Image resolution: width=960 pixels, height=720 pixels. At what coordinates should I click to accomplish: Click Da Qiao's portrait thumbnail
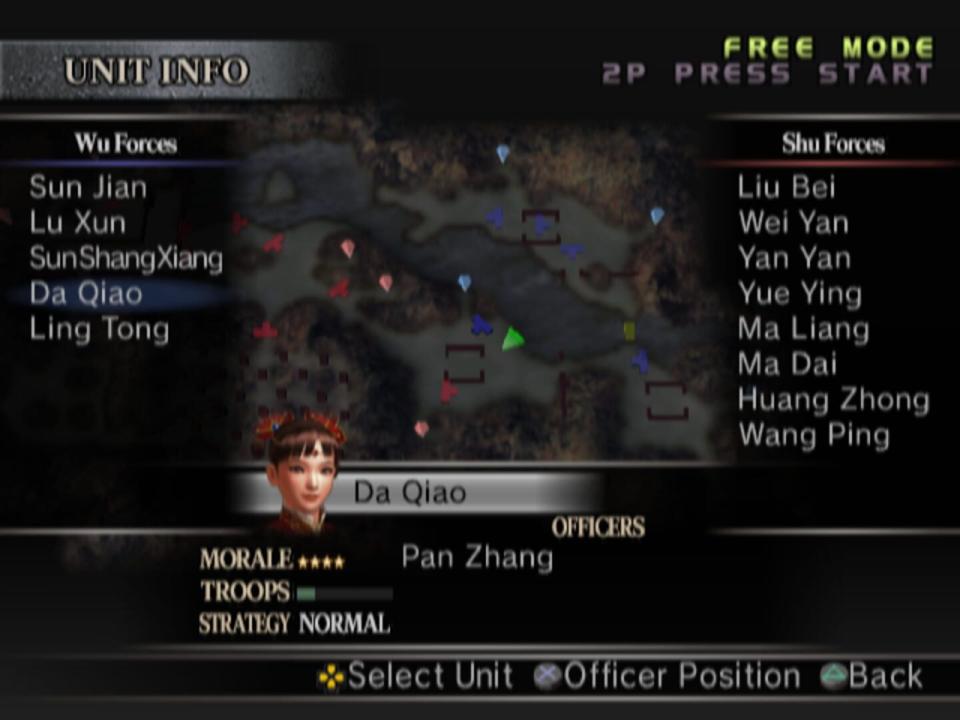pos(303,472)
